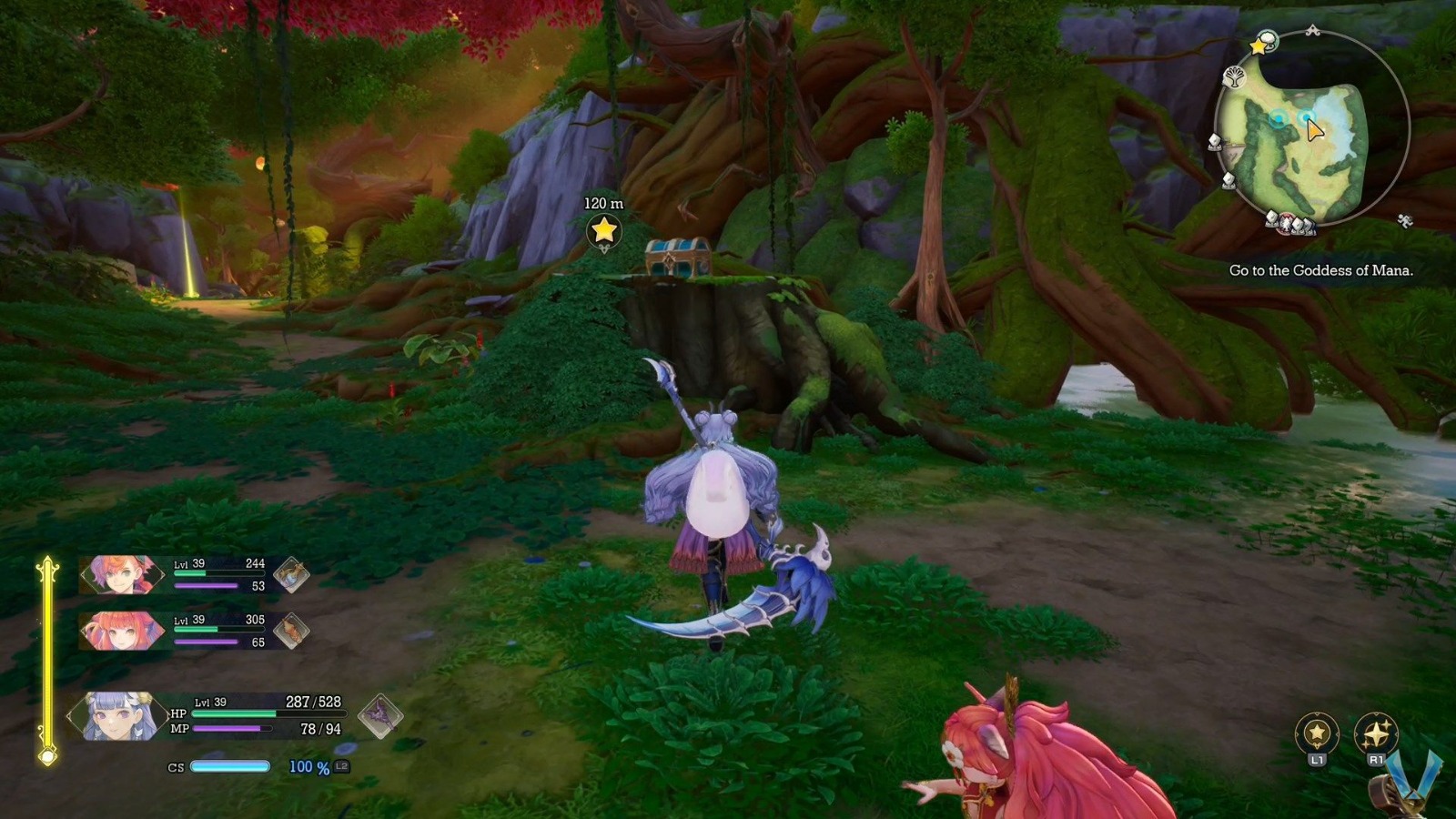Click the cursor arrow inside the minimap

tap(1313, 129)
